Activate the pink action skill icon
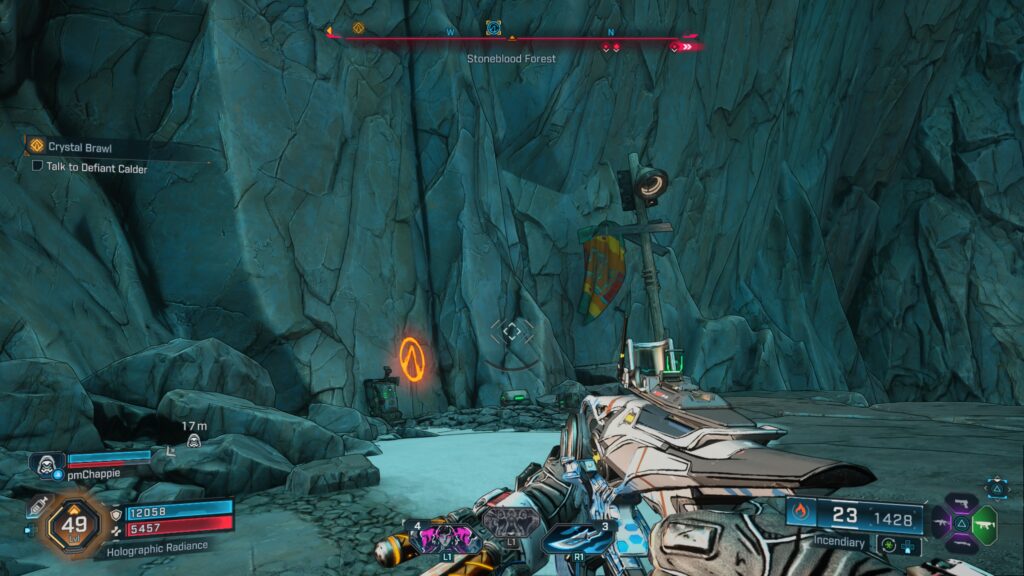Screen dimensions: 1024x576 [x=443, y=540]
